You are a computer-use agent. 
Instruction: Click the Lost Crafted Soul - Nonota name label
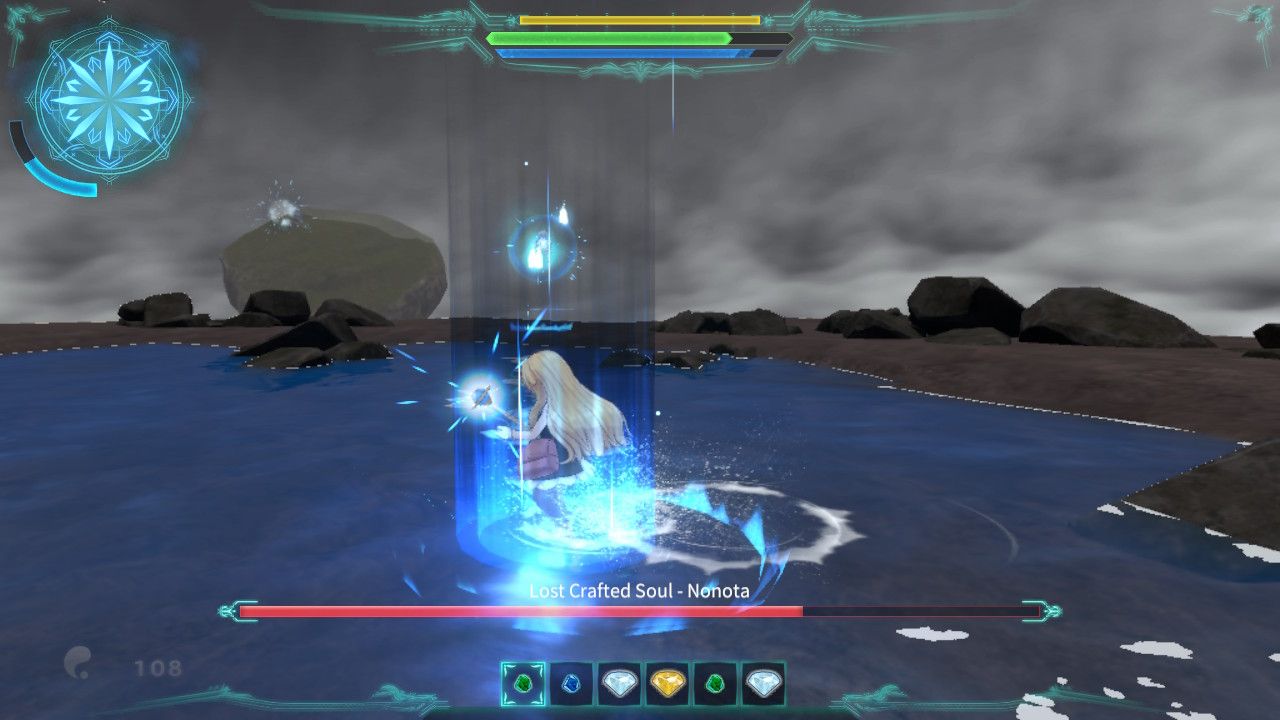tap(638, 591)
